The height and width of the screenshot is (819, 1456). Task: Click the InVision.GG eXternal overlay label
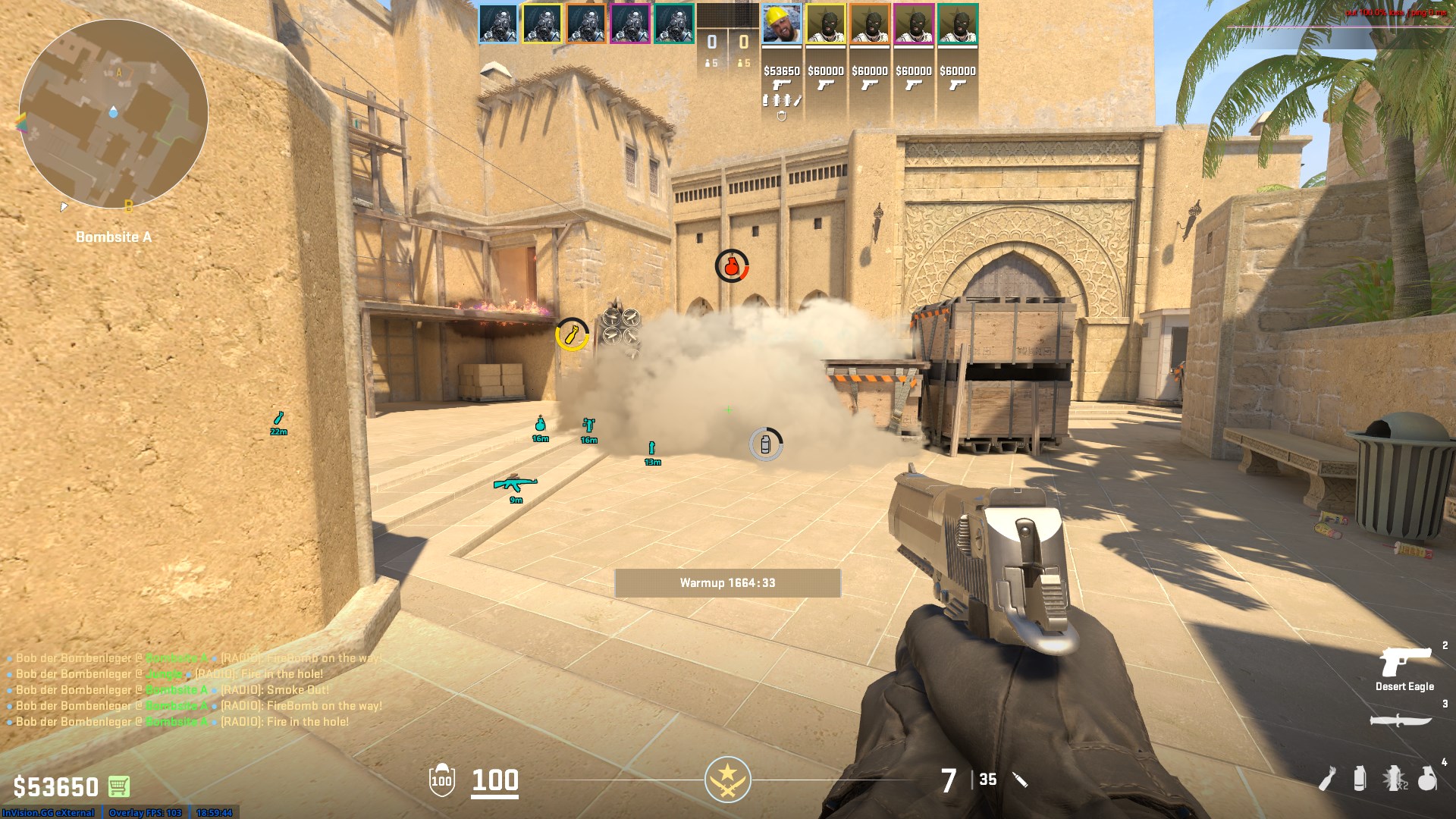click(x=49, y=813)
